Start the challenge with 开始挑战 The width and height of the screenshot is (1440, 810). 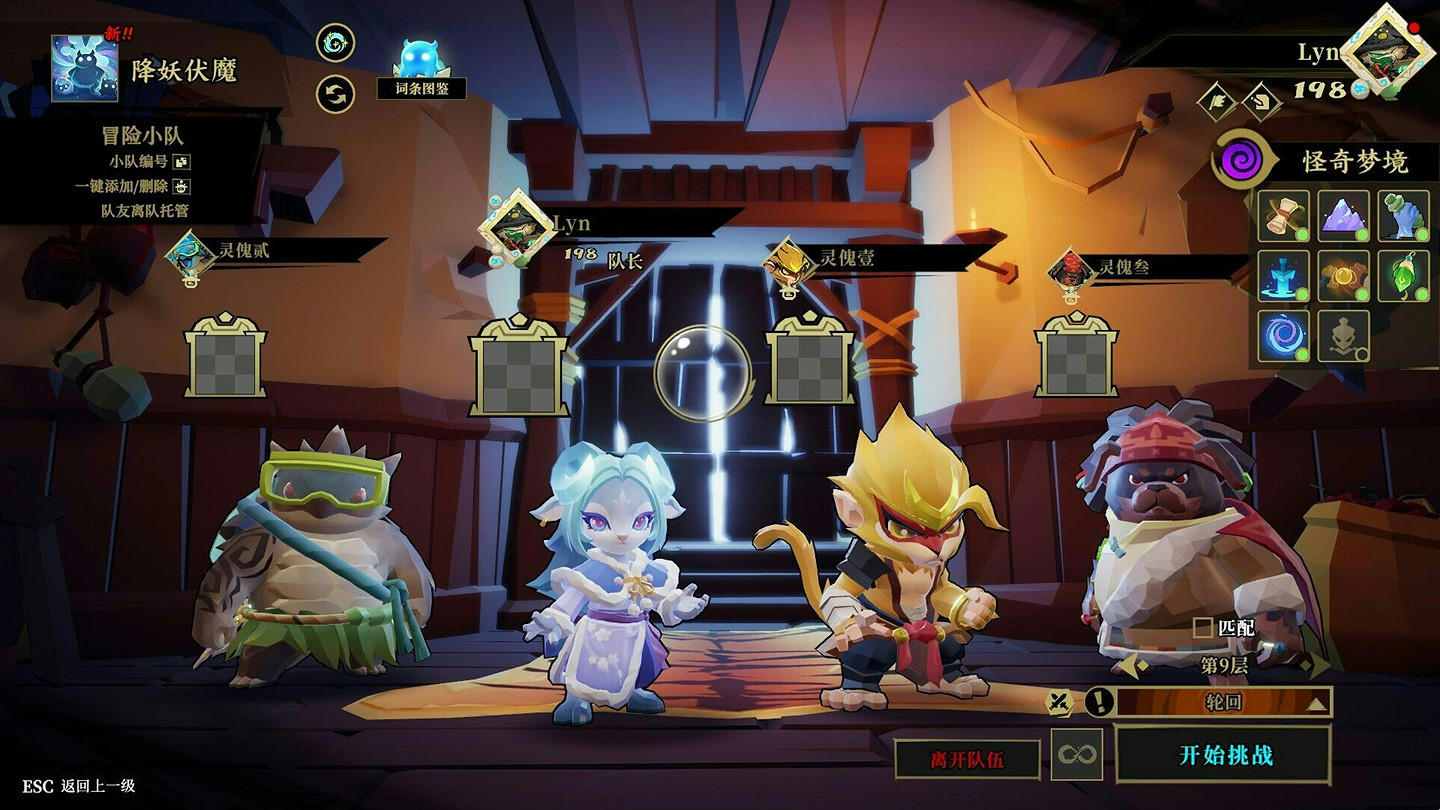(x=1224, y=755)
